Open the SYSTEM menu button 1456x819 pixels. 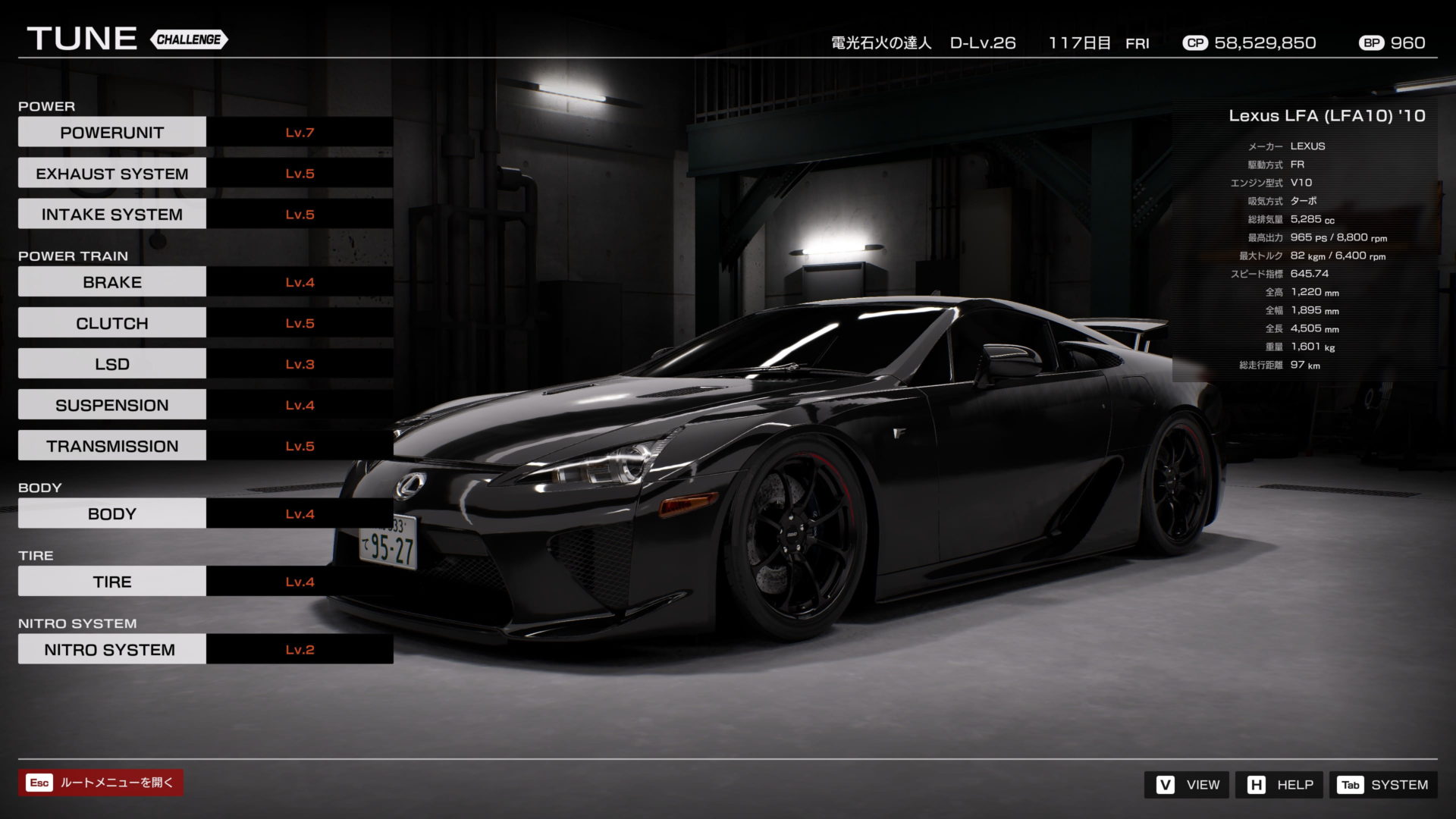(1382, 785)
